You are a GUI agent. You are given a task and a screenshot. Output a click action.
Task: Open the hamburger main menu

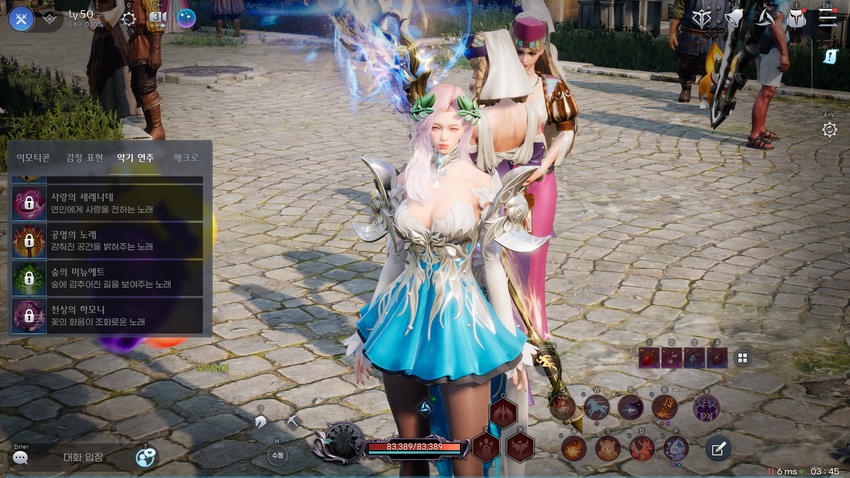click(828, 17)
